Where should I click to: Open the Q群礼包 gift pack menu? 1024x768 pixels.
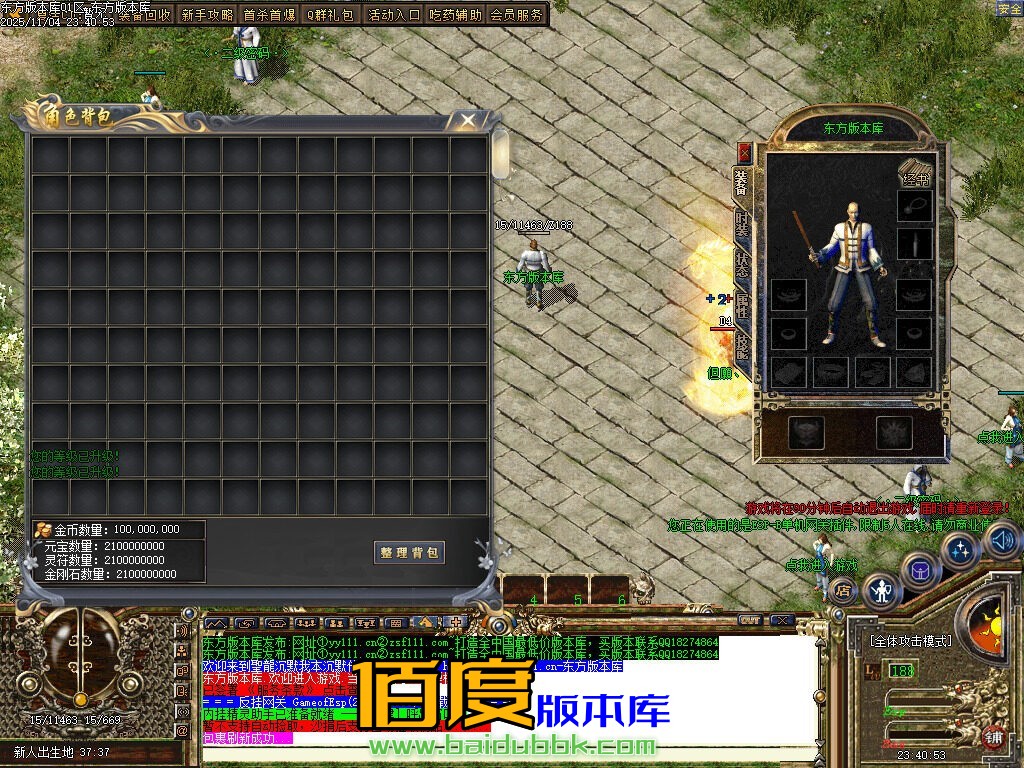pyautogui.click(x=330, y=15)
